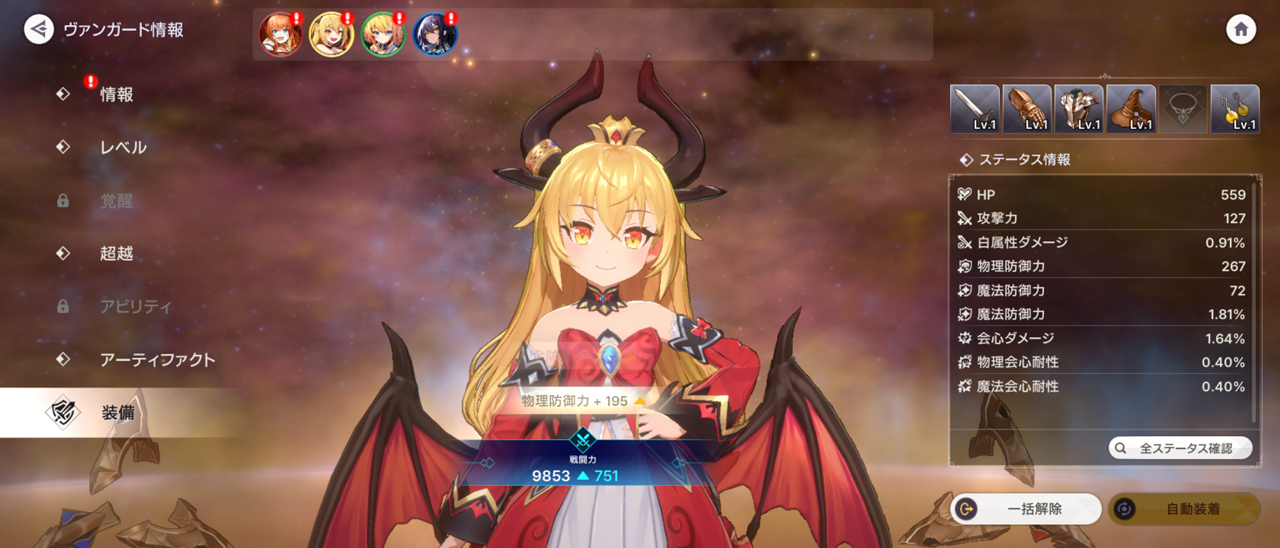Pick the green-bordered blonde character portrait
The width and height of the screenshot is (1280, 548).
point(383,35)
